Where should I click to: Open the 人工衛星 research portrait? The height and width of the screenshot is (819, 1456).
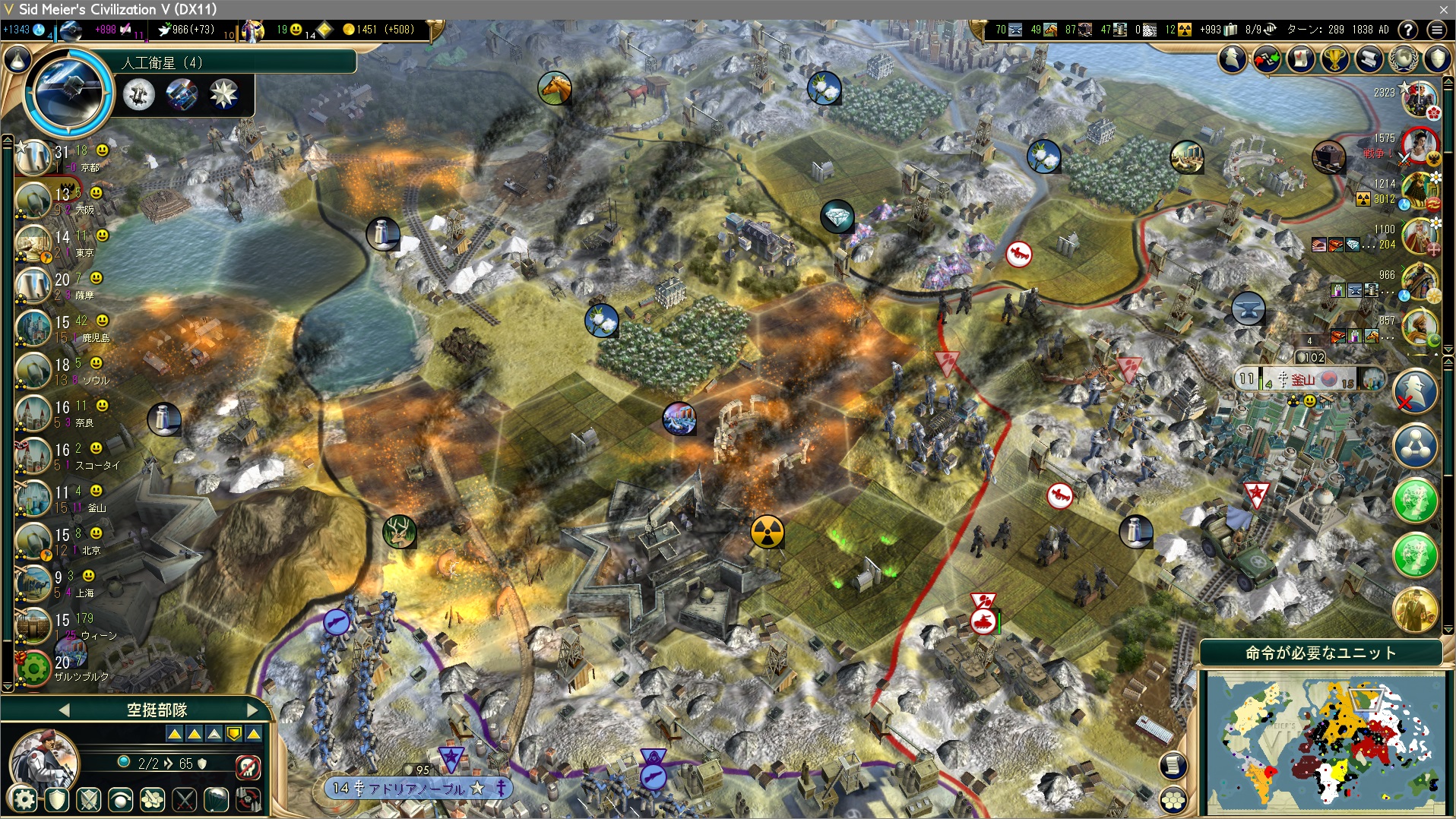click(x=67, y=91)
